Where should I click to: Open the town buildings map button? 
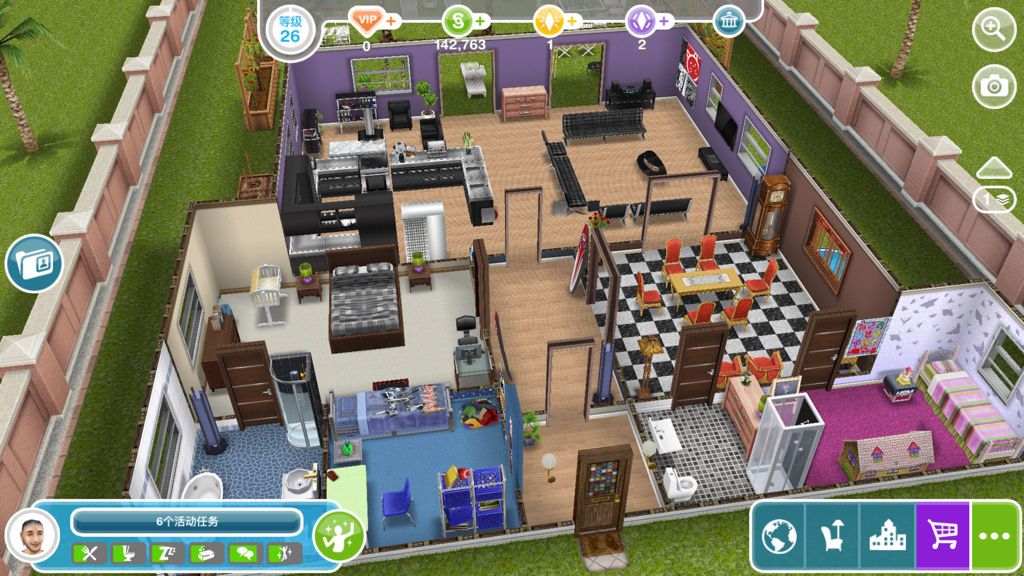click(887, 537)
